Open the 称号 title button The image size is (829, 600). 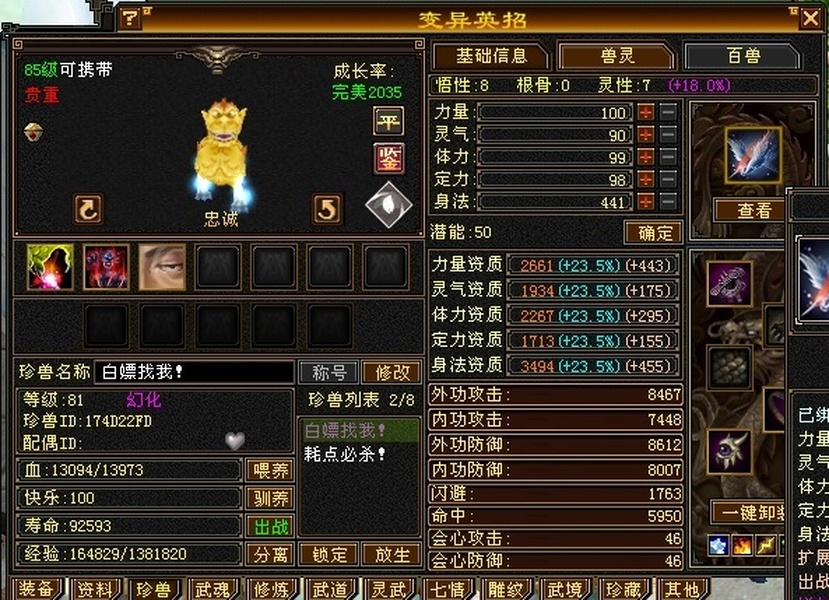pyautogui.click(x=329, y=373)
